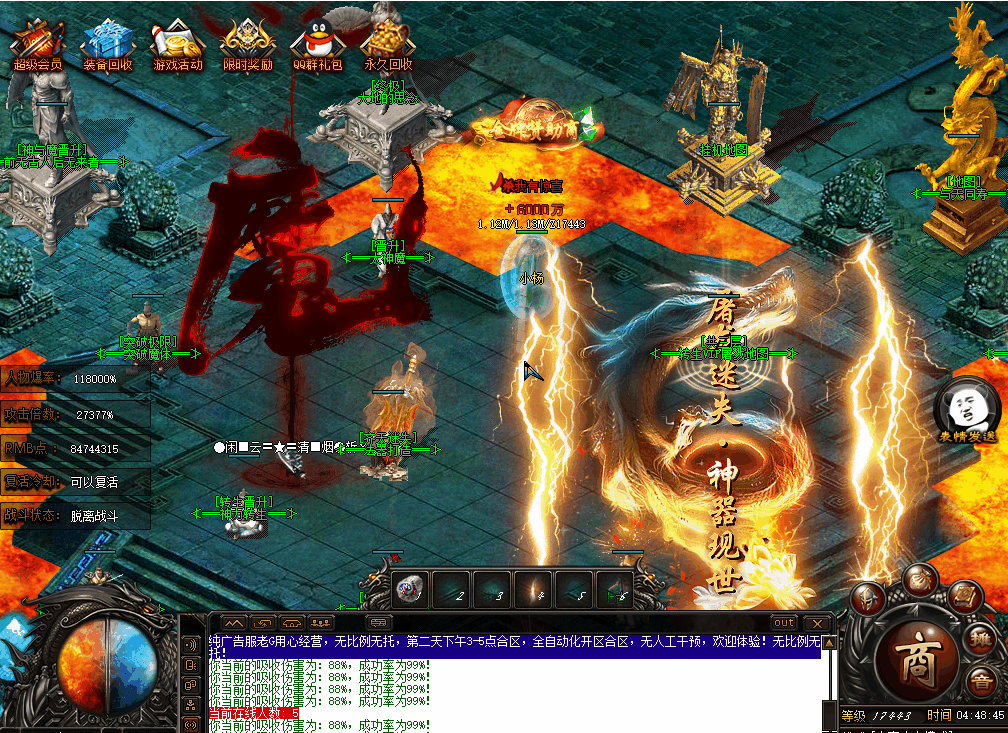
Task: Open the money pouch bag button
Action: (919, 579)
